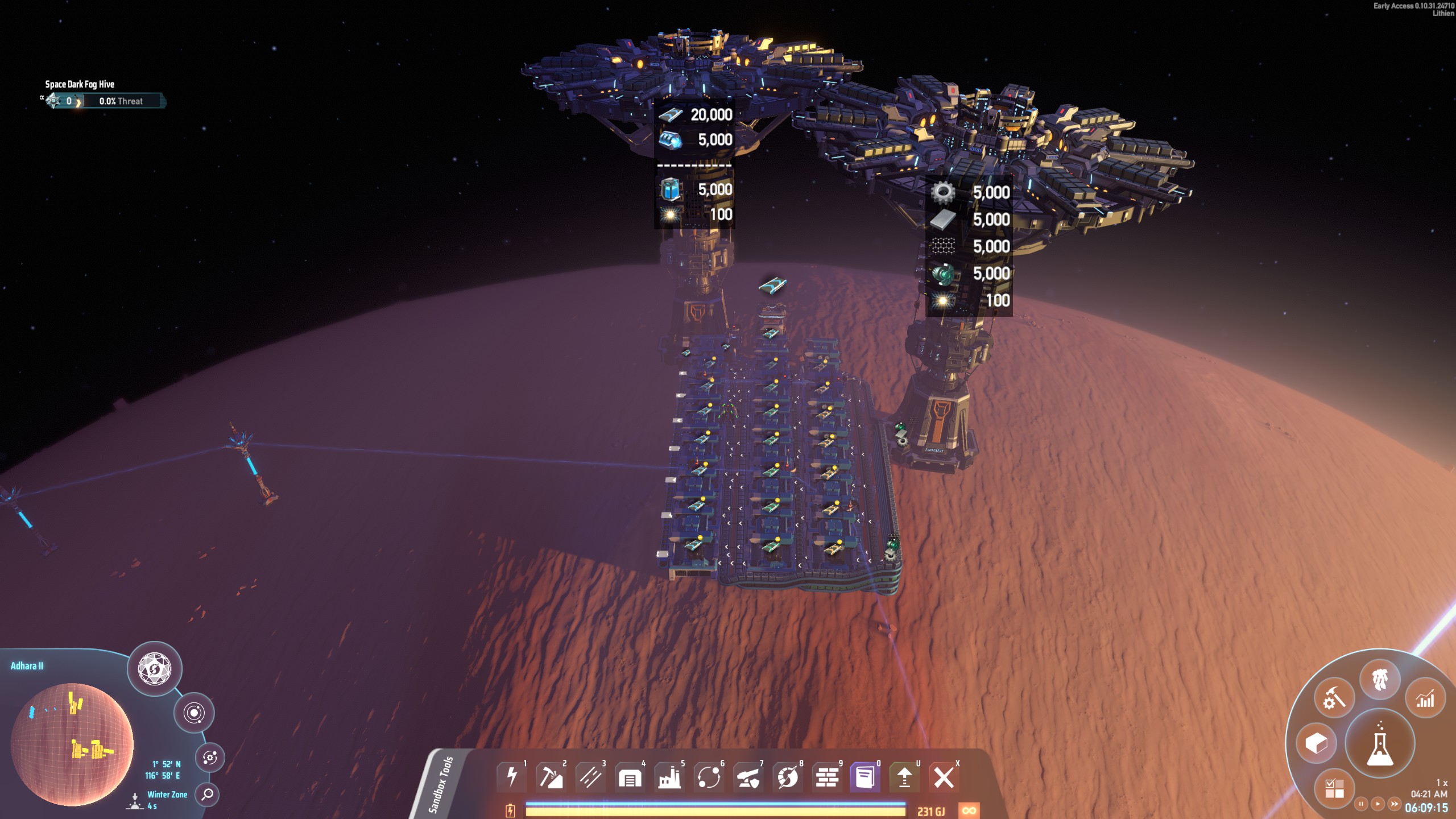Screen dimensions: 1456x819
Task: Open the star system orbit map
Action: tap(194, 713)
